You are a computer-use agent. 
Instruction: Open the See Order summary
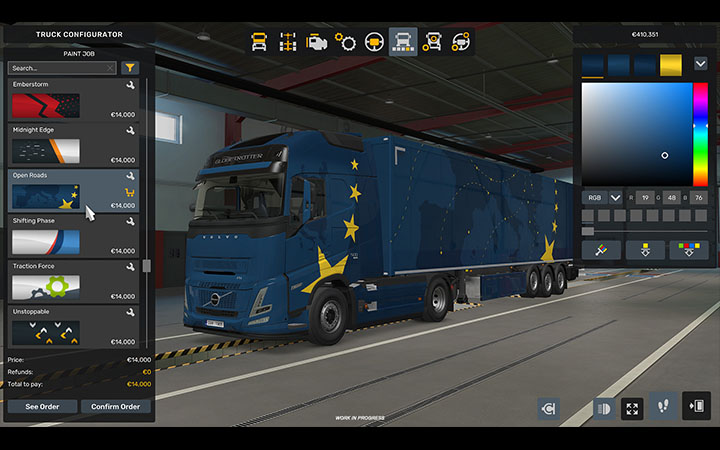point(41,406)
